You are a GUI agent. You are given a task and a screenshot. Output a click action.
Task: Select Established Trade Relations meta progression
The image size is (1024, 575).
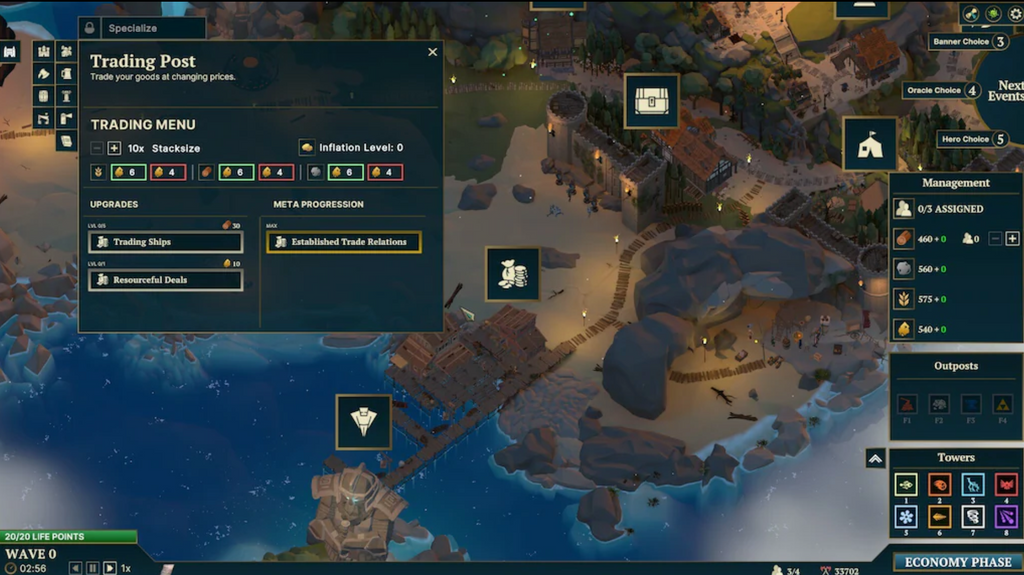pos(344,242)
